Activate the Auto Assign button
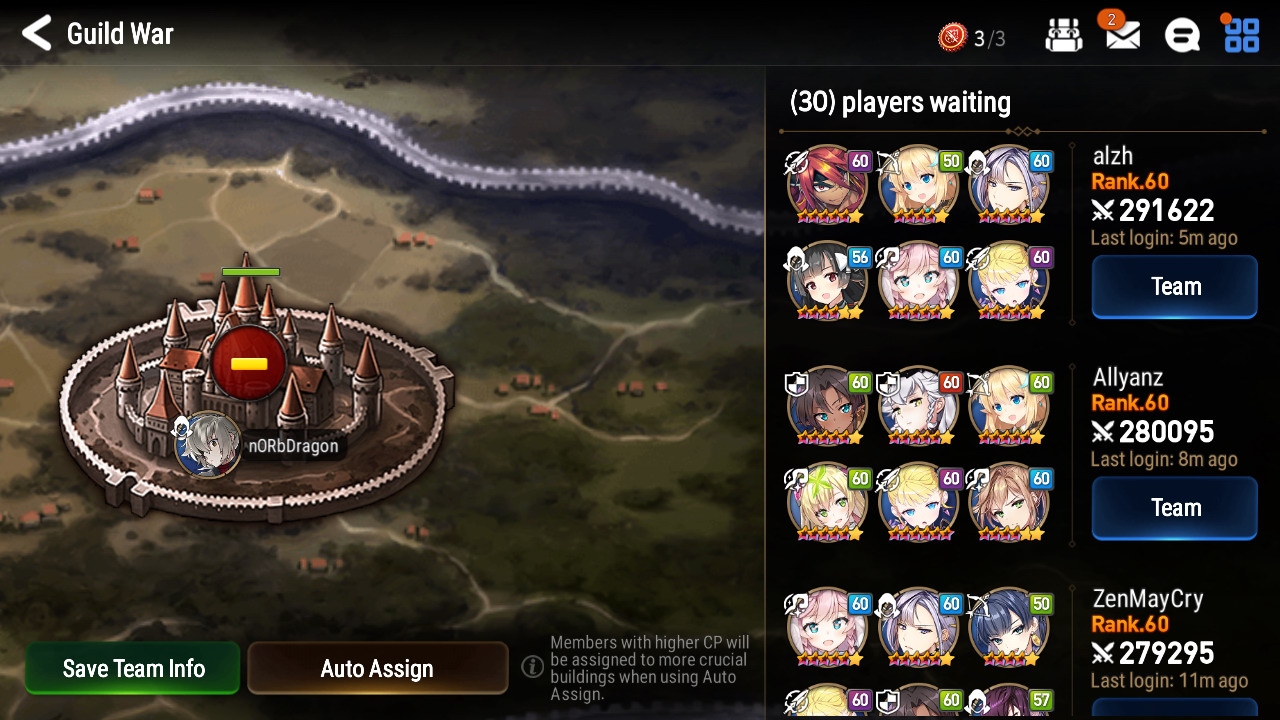 [x=377, y=668]
